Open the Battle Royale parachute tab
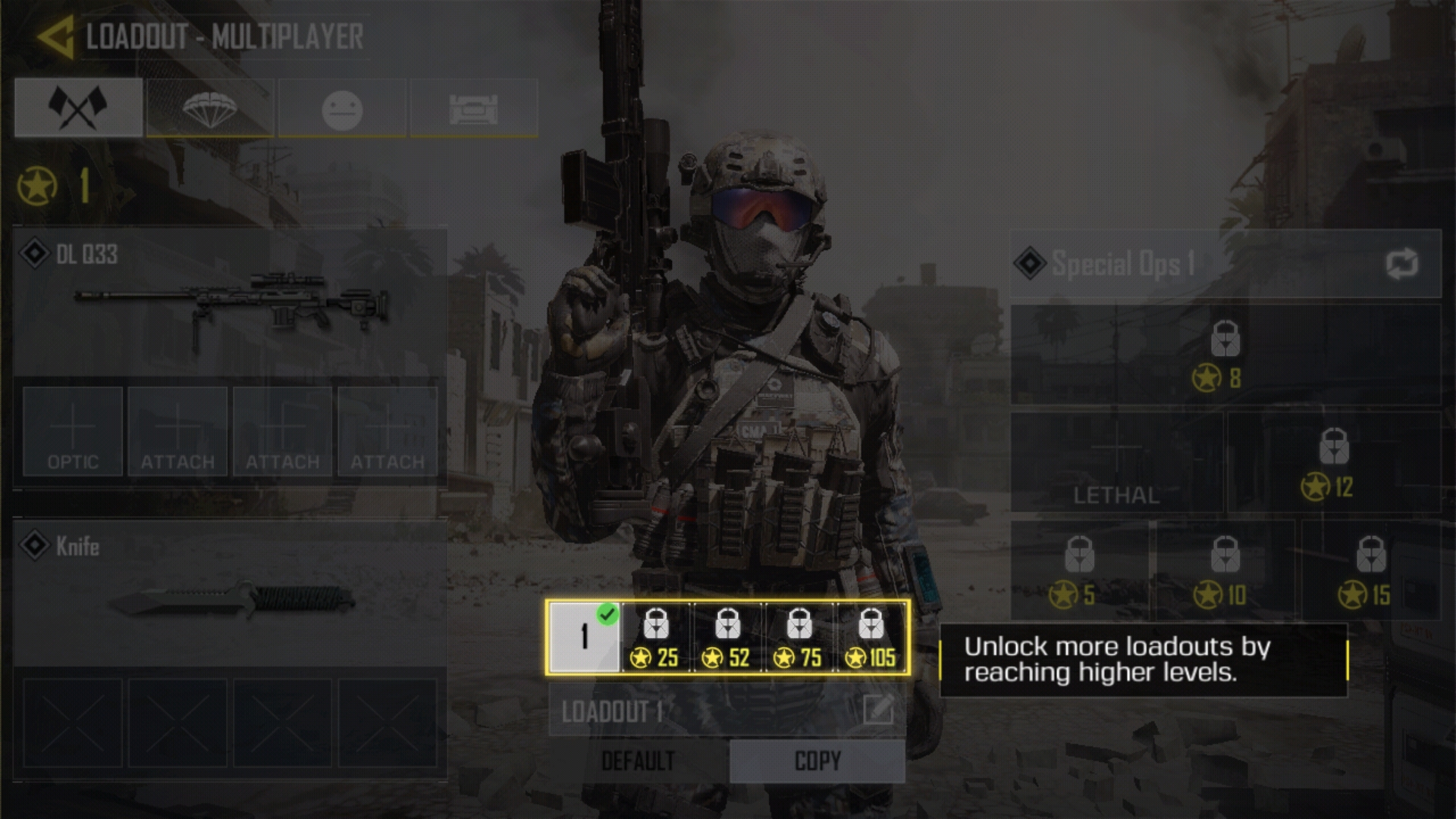The width and height of the screenshot is (1456, 819). click(x=210, y=108)
